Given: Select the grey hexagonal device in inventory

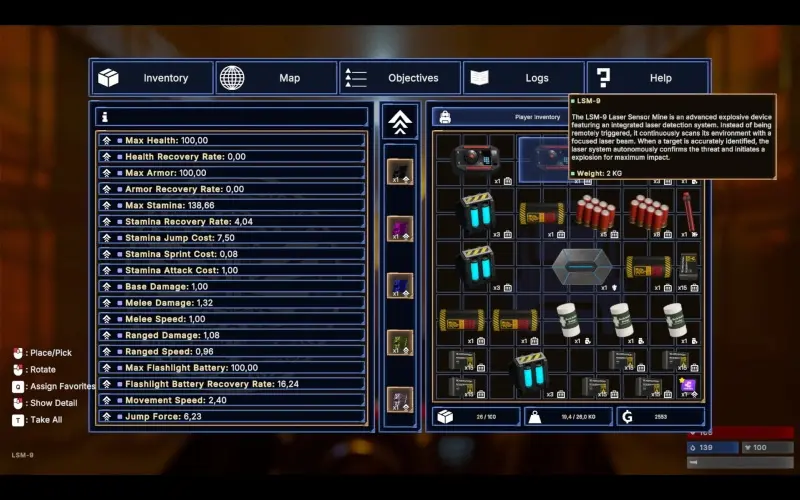Looking at the screenshot, I should 582,267.
